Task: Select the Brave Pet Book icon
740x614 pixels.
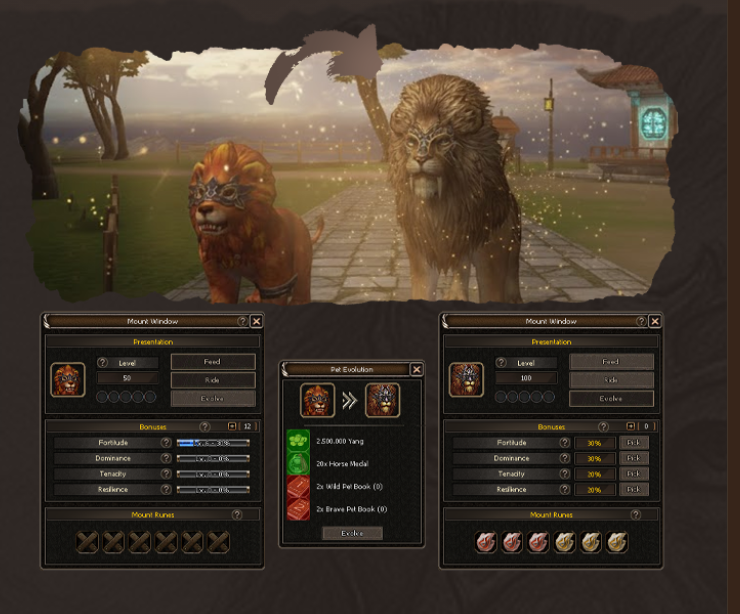Action: [299, 510]
